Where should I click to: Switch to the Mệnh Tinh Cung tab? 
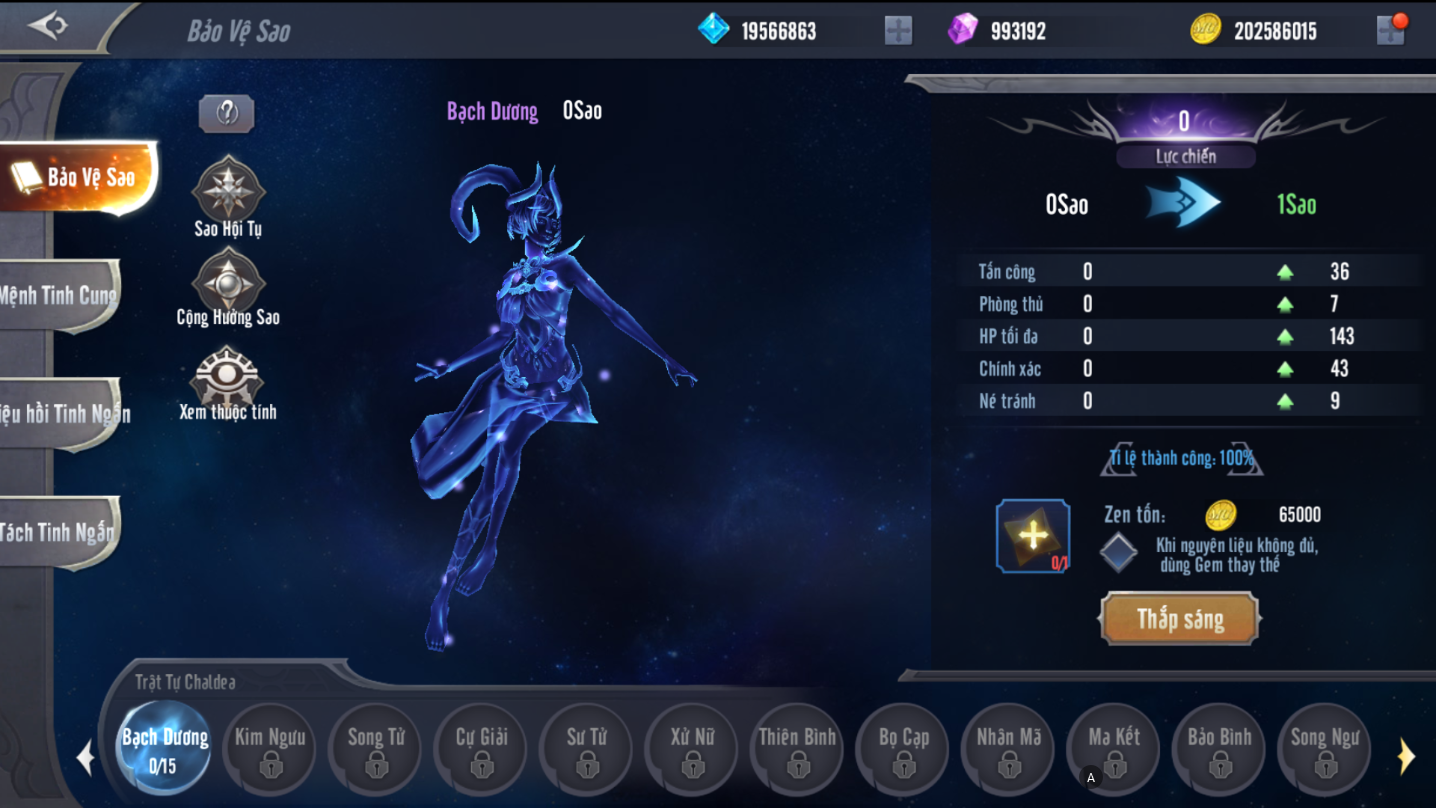[60, 295]
